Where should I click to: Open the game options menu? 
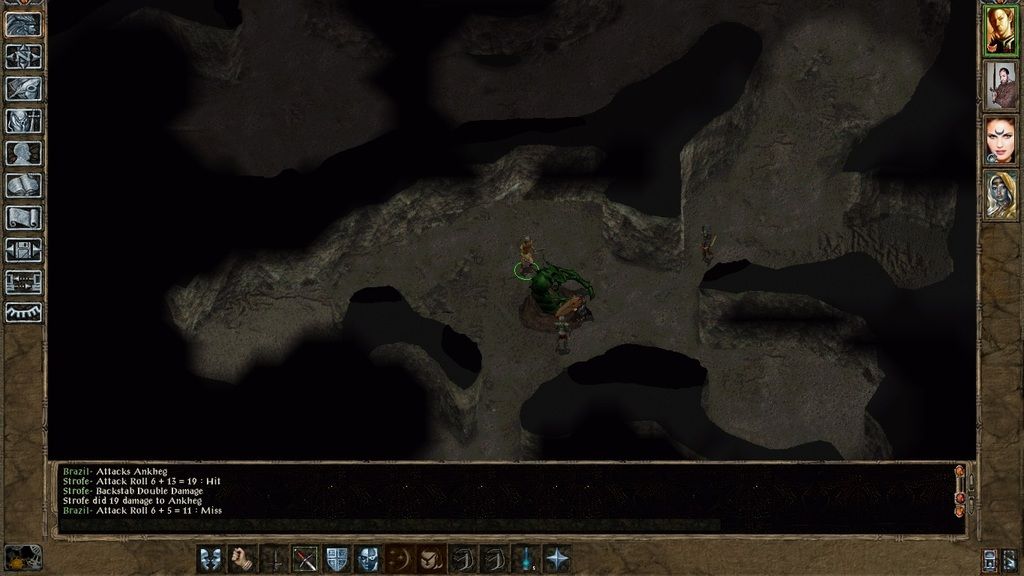point(23,249)
